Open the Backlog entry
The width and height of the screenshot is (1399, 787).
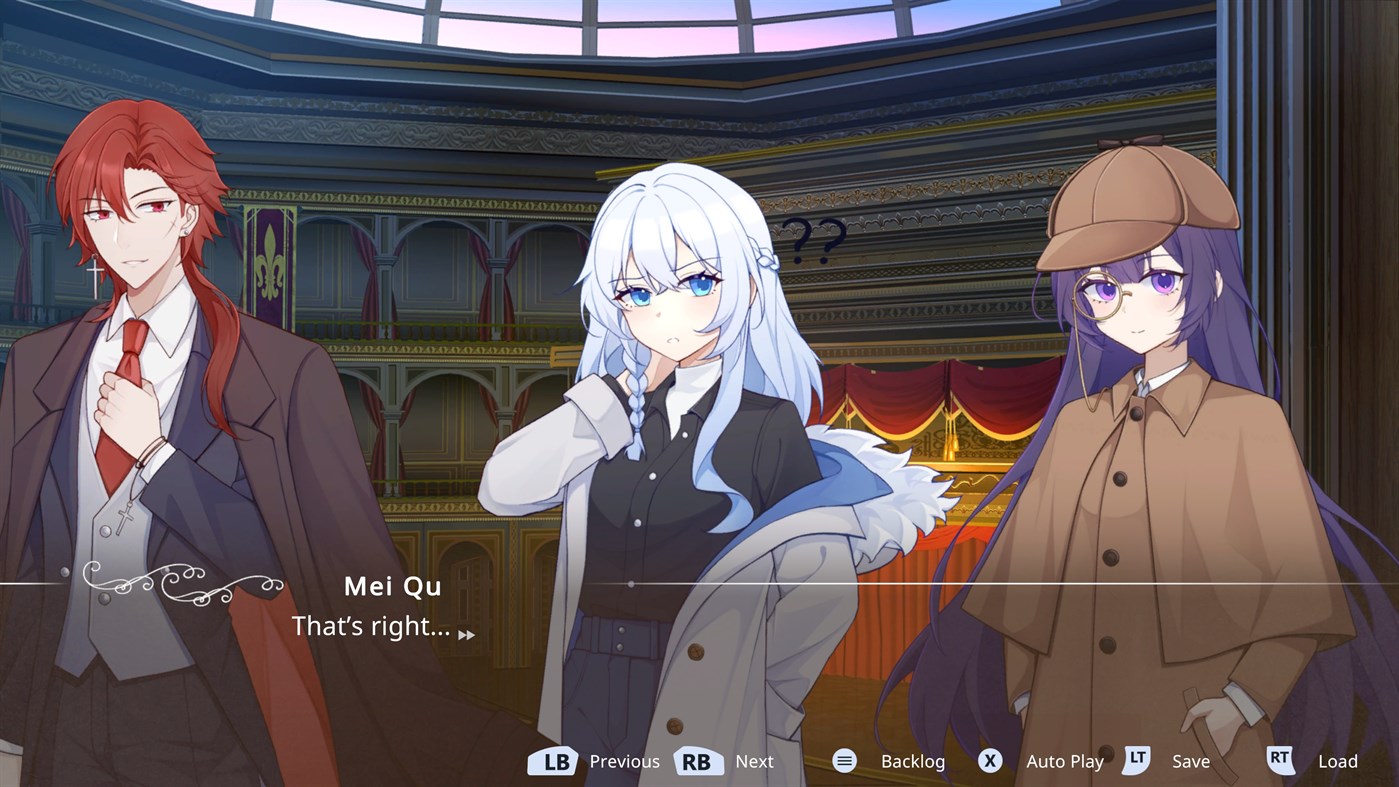[912, 761]
